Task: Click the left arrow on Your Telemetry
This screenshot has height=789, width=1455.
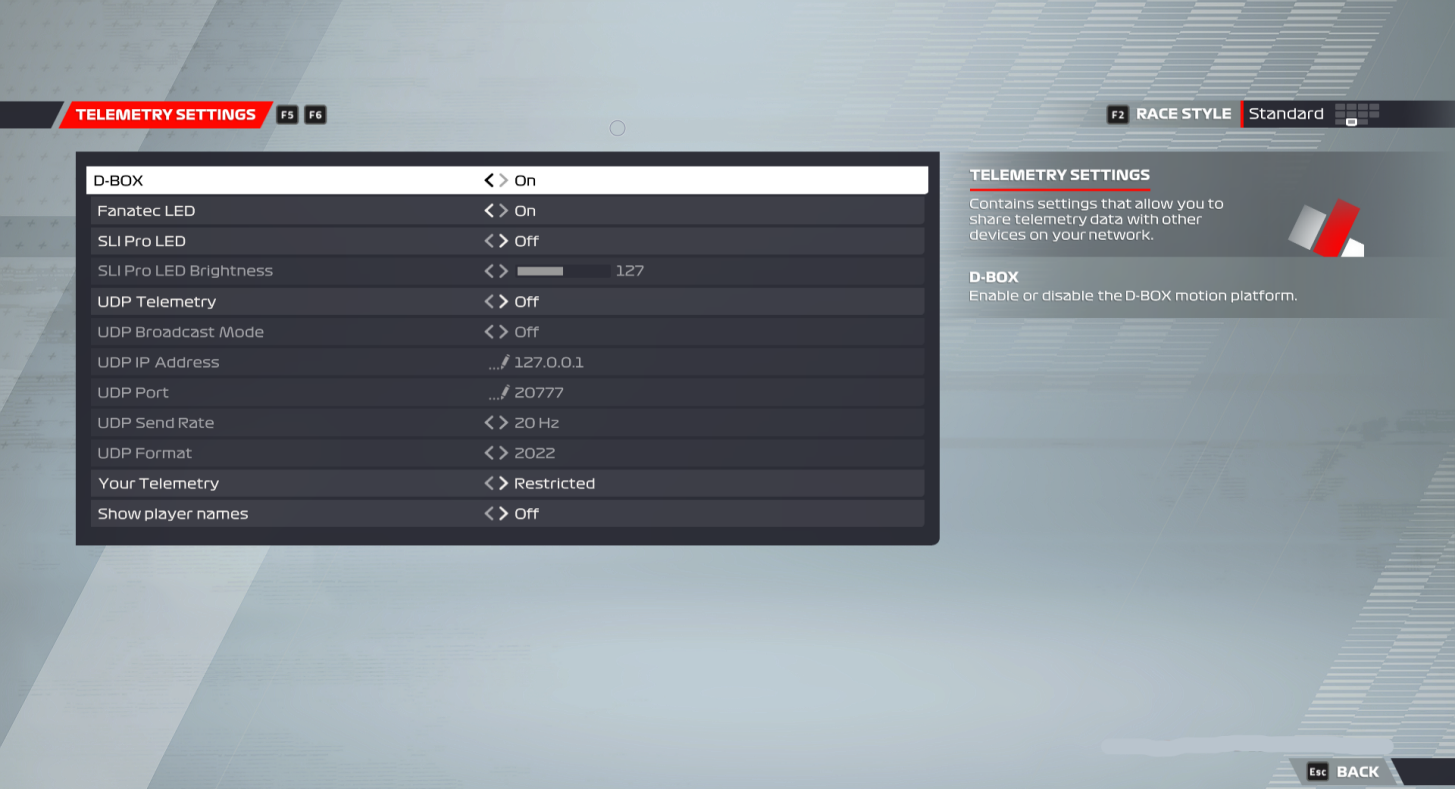Action: pos(487,483)
